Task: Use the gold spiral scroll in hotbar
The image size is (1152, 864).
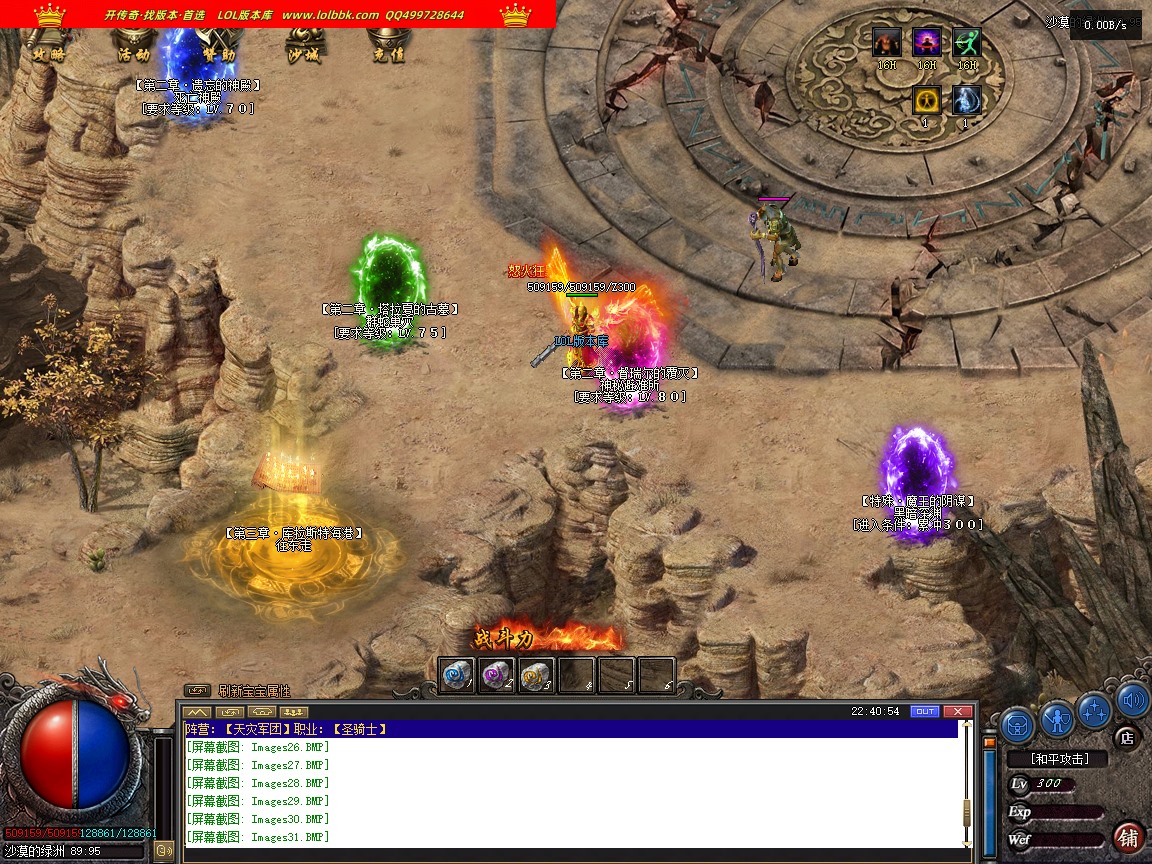Action: [x=537, y=675]
